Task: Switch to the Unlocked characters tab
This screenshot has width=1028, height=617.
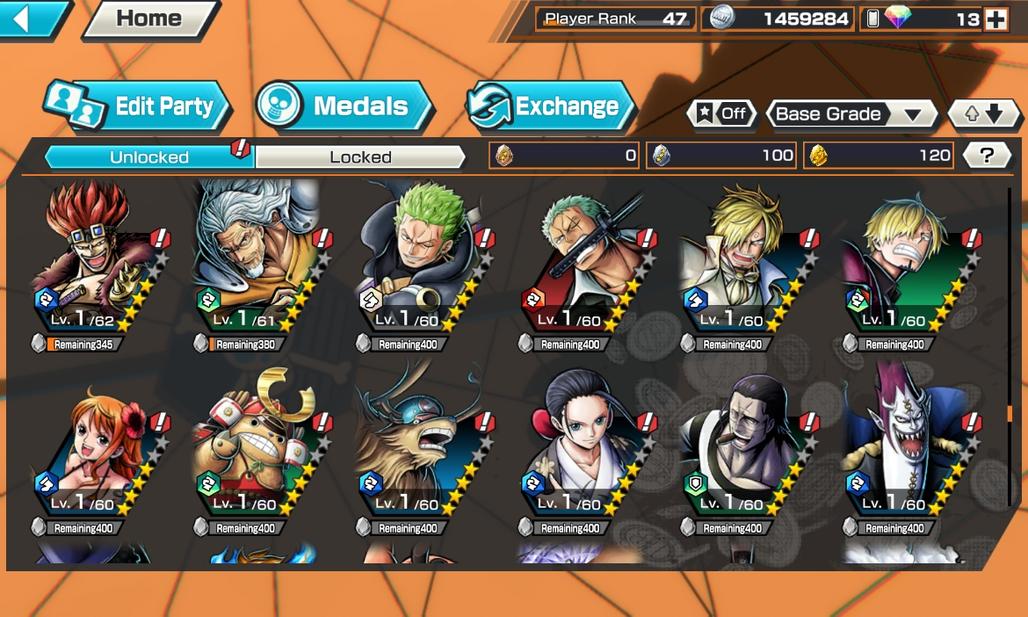Action: click(149, 157)
